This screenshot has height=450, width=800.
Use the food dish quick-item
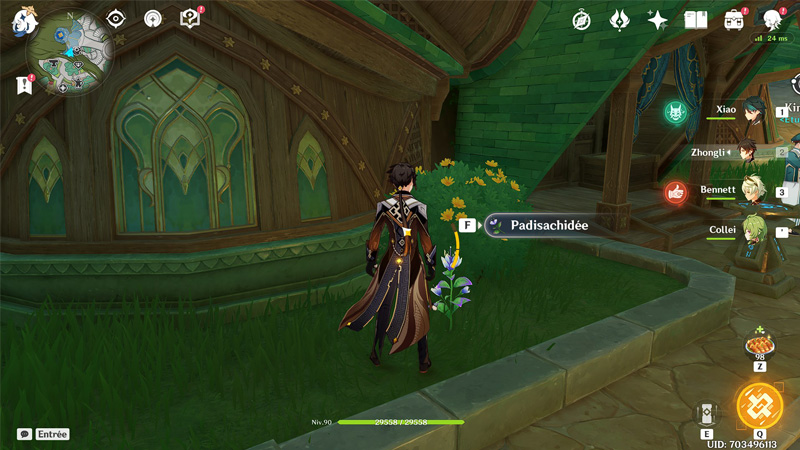[x=760, y=345]
